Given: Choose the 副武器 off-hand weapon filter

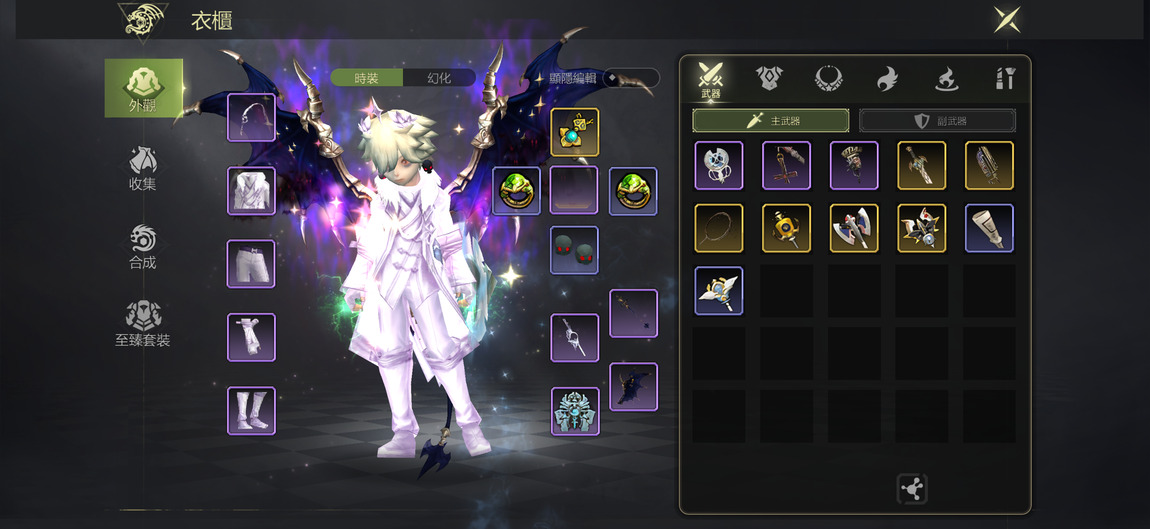Looking at the screenshot, I should [937, 121].
